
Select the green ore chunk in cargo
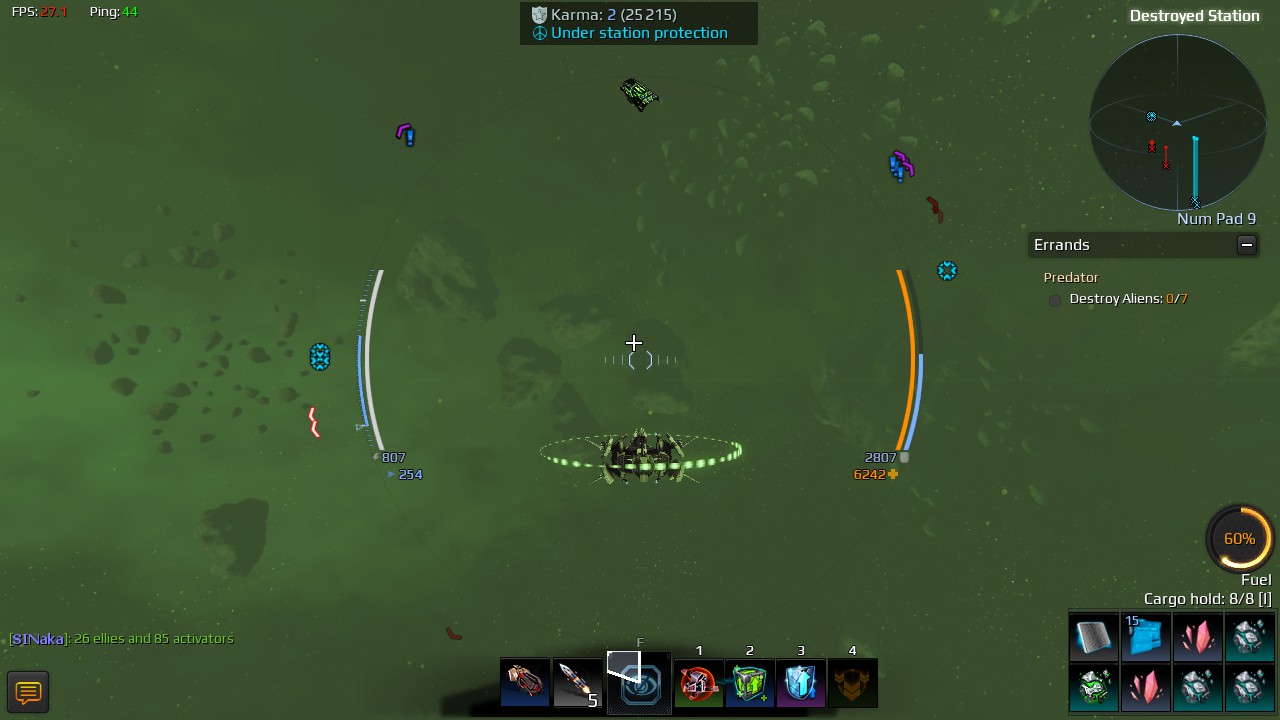point(1093,688)
